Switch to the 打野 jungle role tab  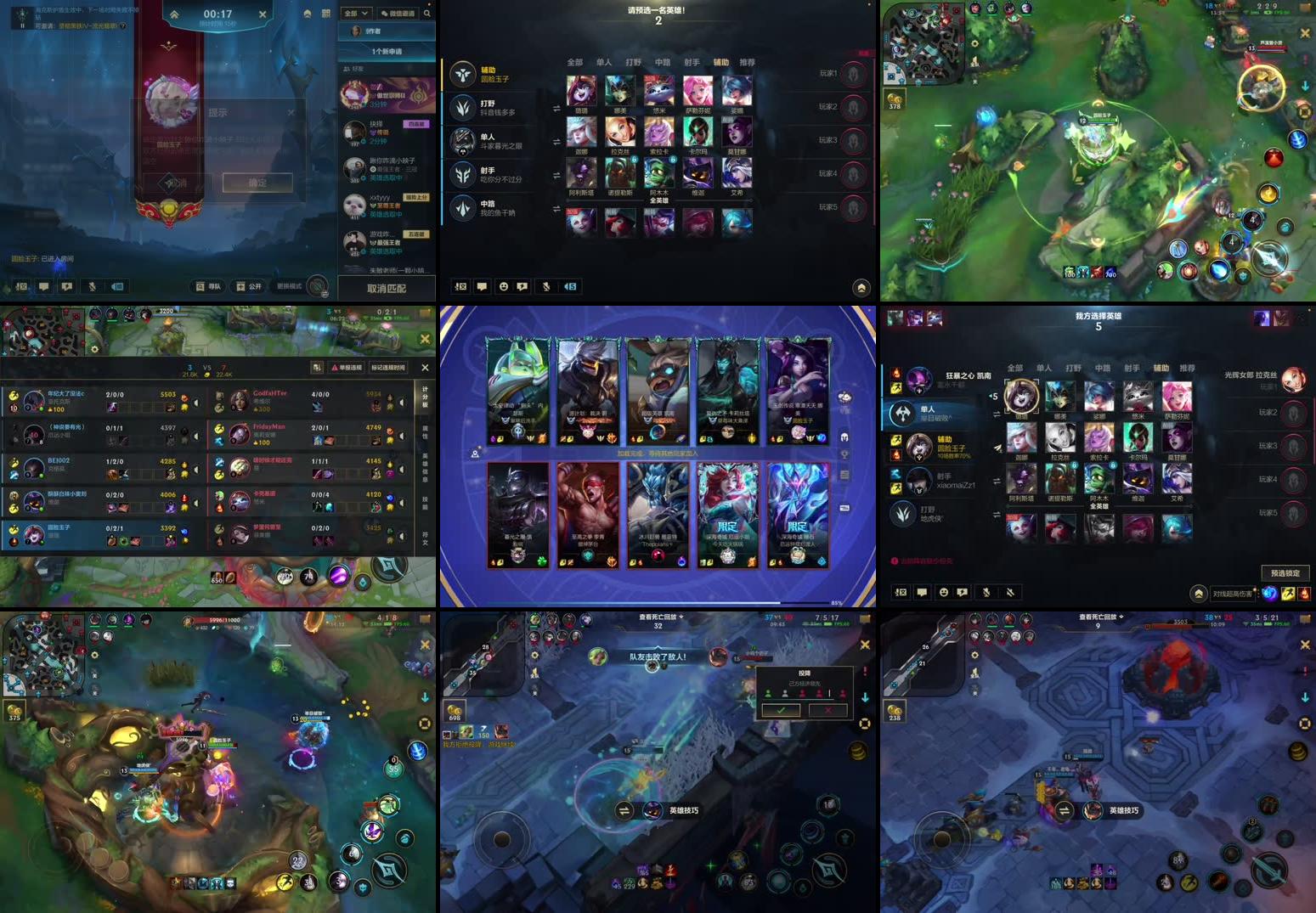coord(635,62)
